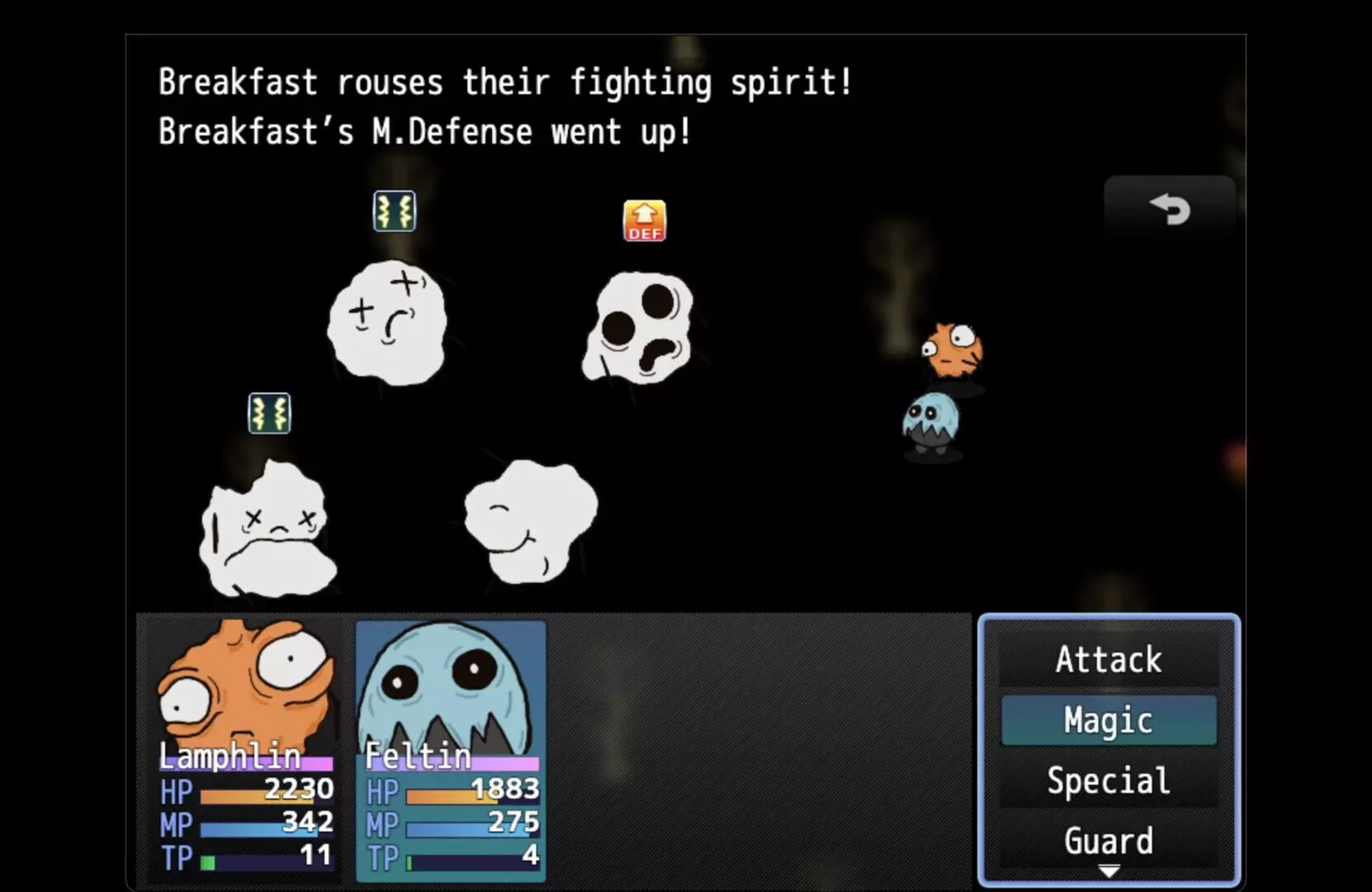Click the down arrow below Guard

(x=1109, y=871)
